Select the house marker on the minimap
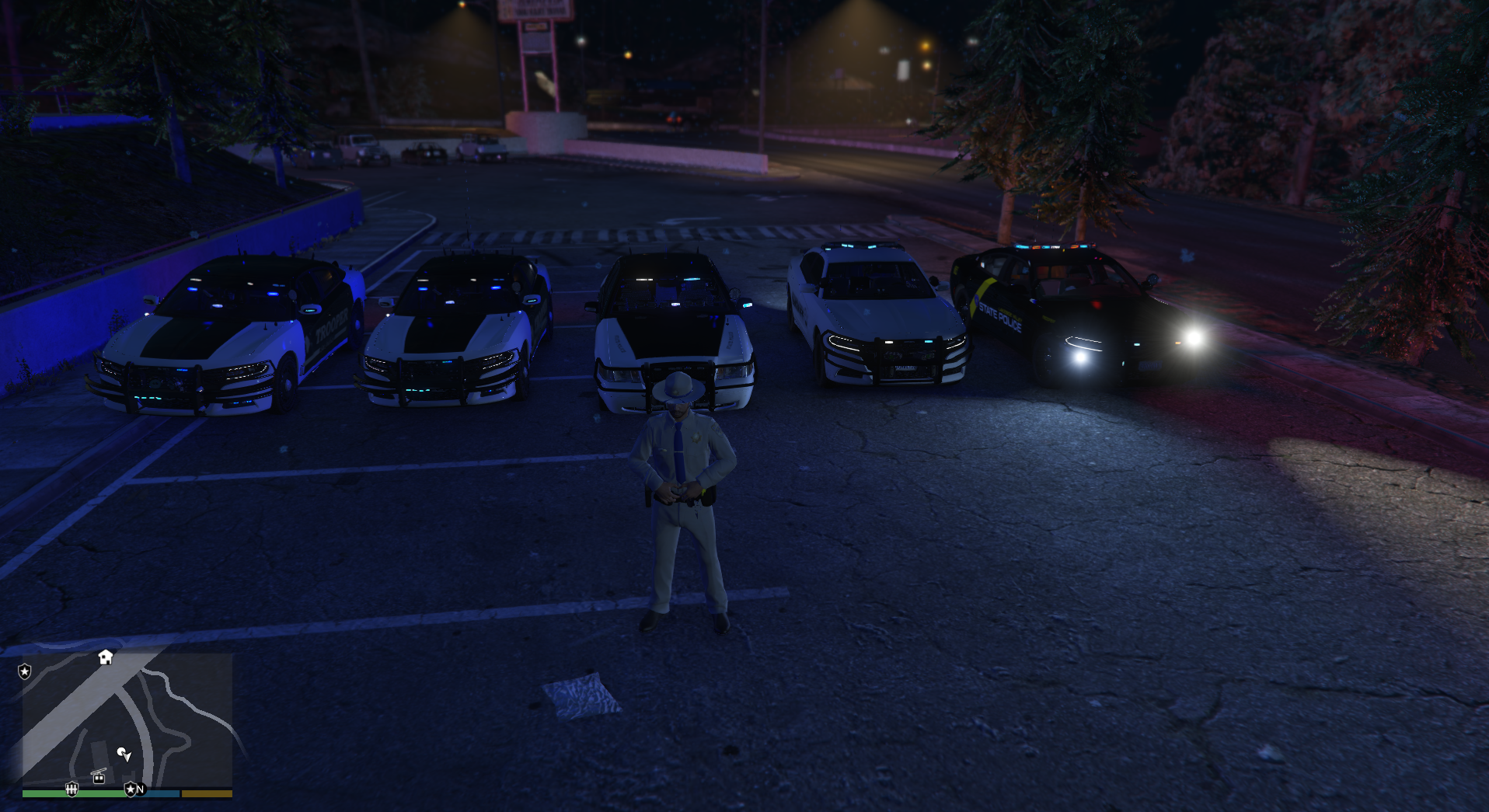The height and width of the screenshot is (812, 1489). click(106, 657)
